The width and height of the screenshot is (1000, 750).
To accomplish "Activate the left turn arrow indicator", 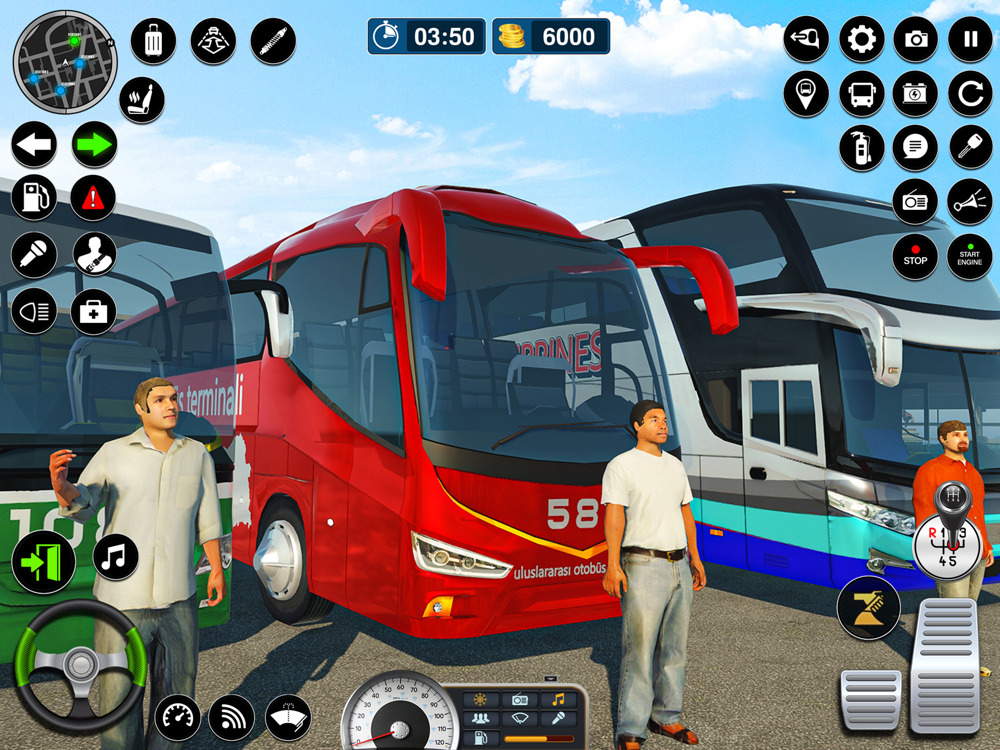I will [x=34, y=146].
